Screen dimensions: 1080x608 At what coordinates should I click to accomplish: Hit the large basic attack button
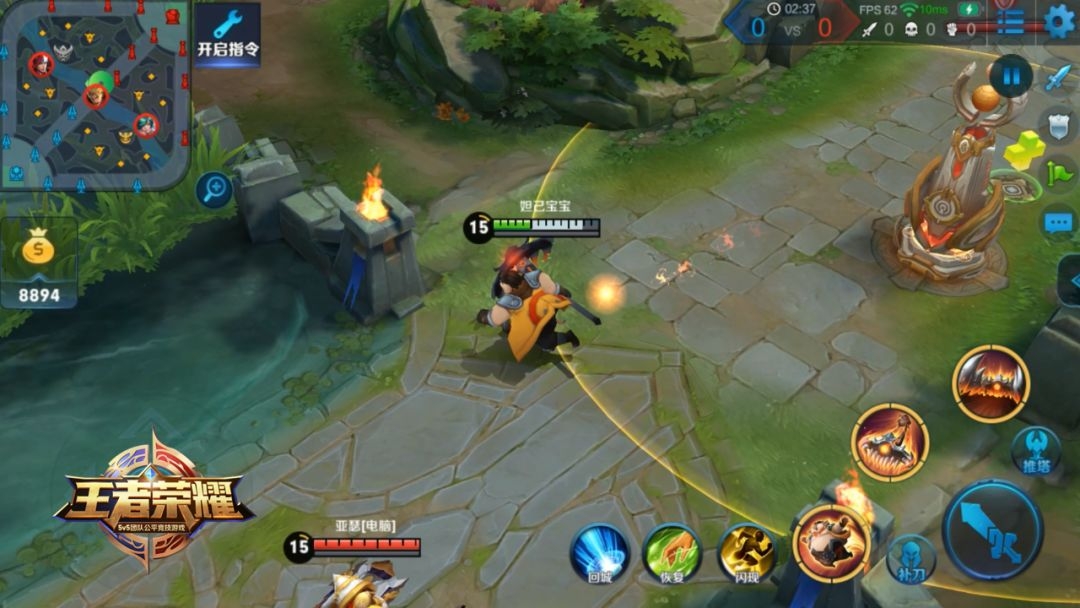pos(992,529)
